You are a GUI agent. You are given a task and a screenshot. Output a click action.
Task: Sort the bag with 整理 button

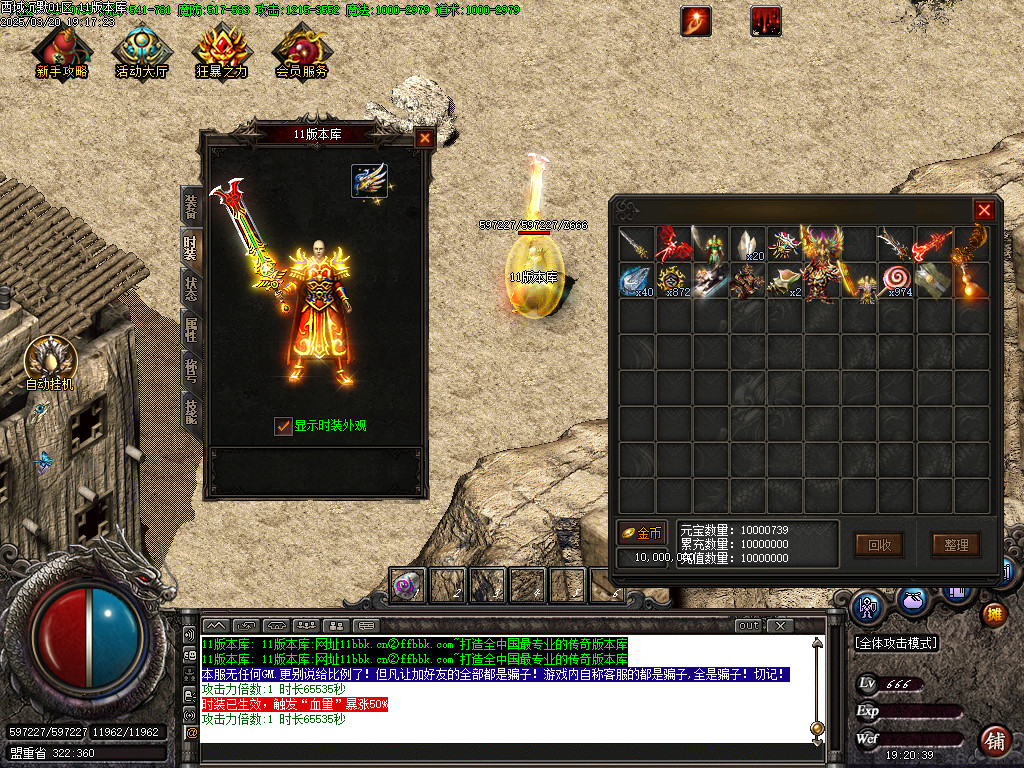(956, 545)
